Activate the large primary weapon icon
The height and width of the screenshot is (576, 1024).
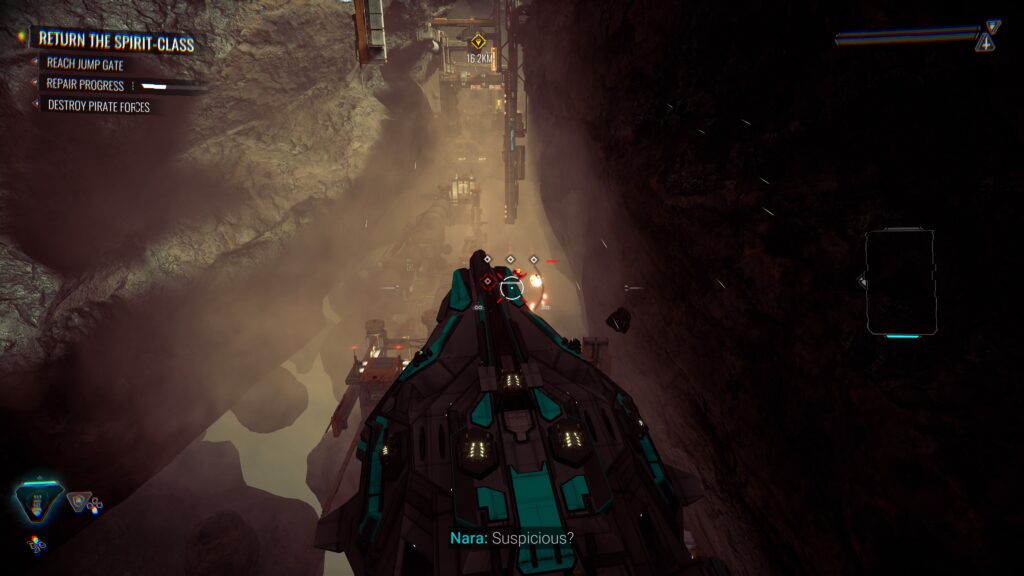[x=40, y=504]
